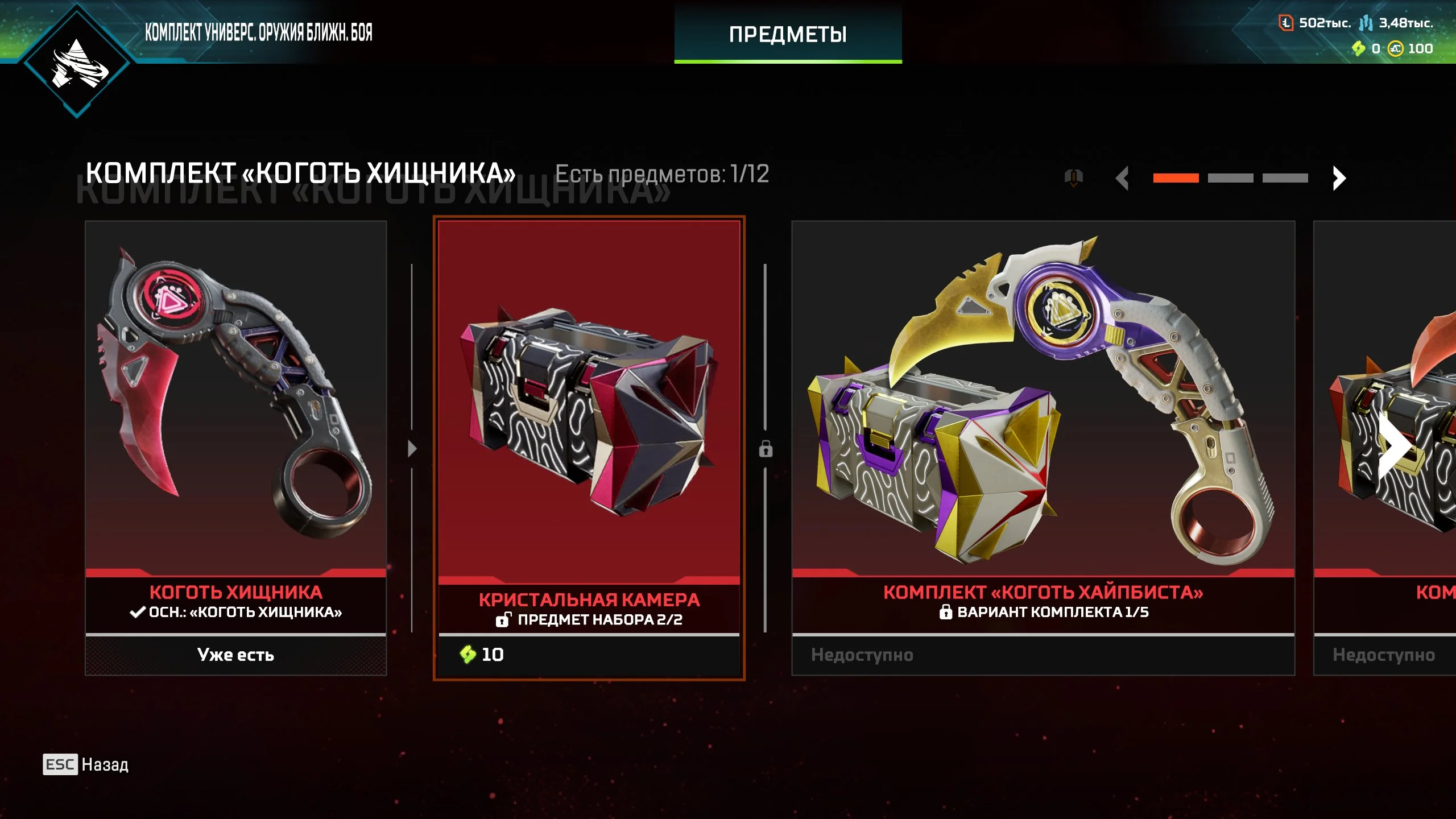Click the Назад back button
The height and width of the screenshot is (819, 1456).
[86, 764]
